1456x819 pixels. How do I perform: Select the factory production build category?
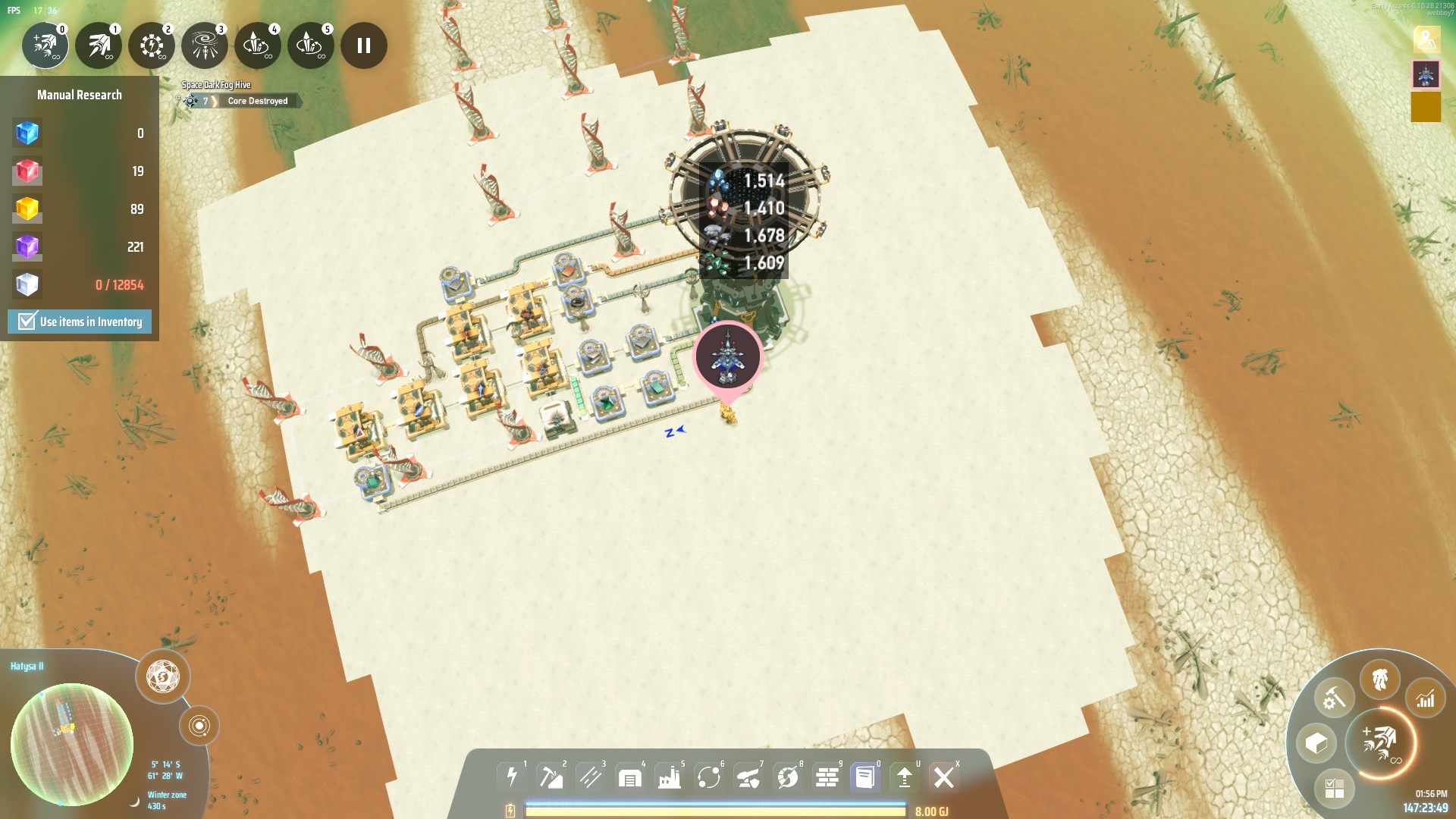pyautogui.click(x=669, y=777)
